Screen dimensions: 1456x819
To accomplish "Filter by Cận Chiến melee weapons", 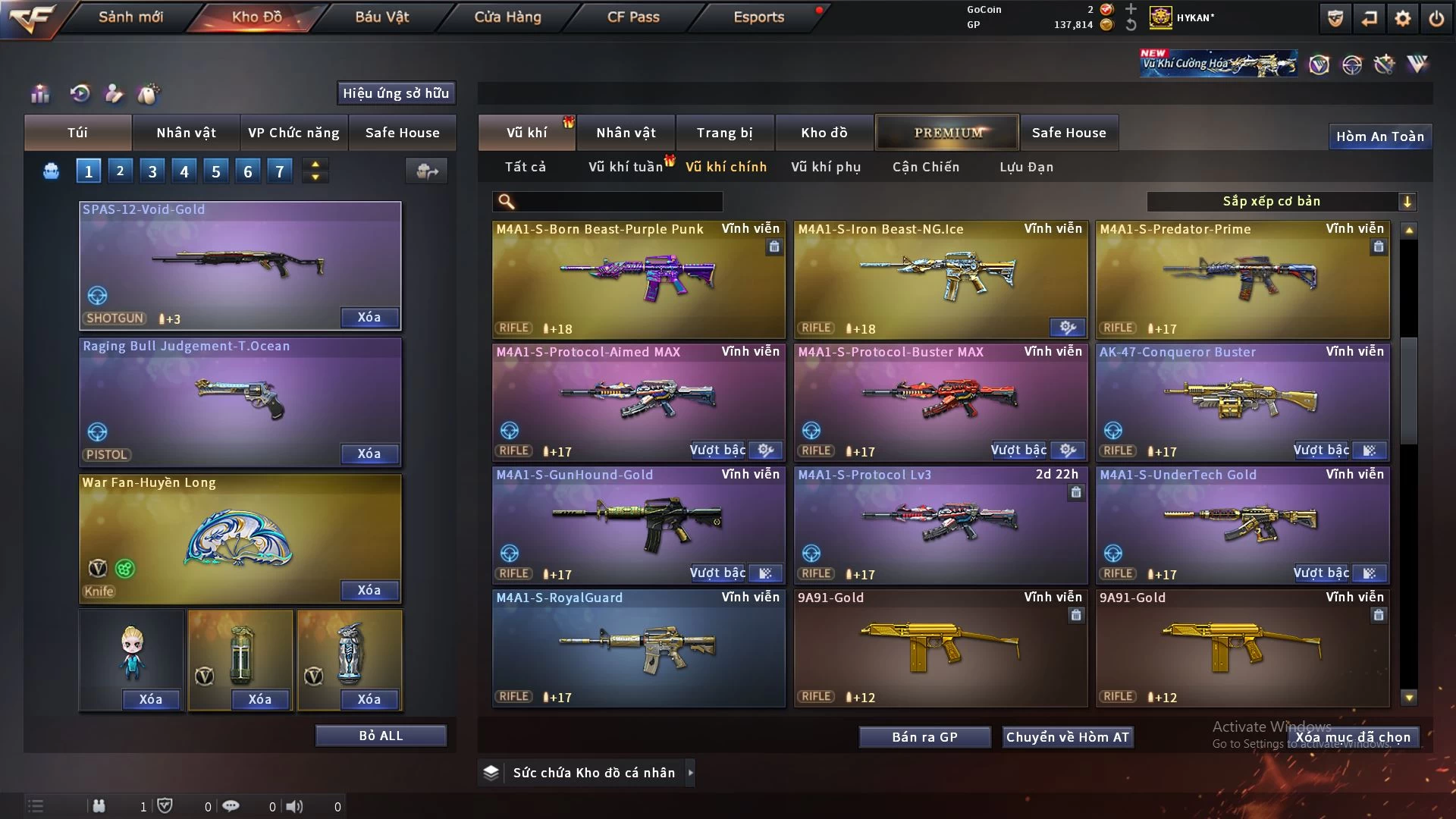I will pos(925,167).
